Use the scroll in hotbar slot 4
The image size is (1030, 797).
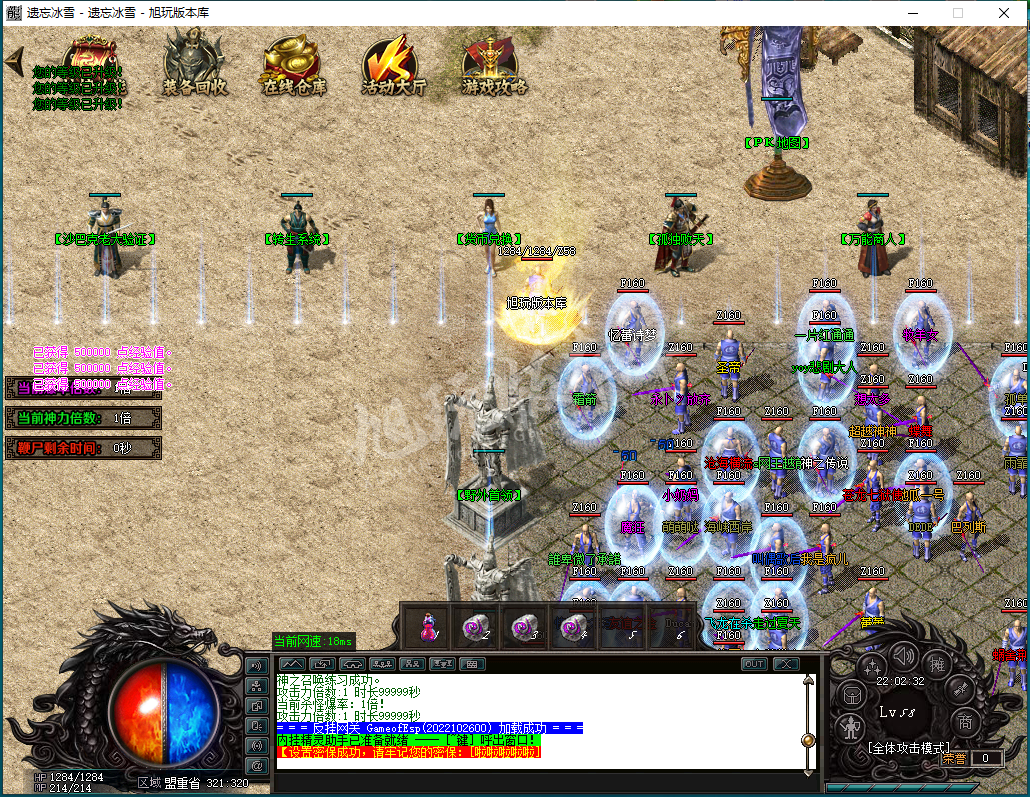[573, 628]
